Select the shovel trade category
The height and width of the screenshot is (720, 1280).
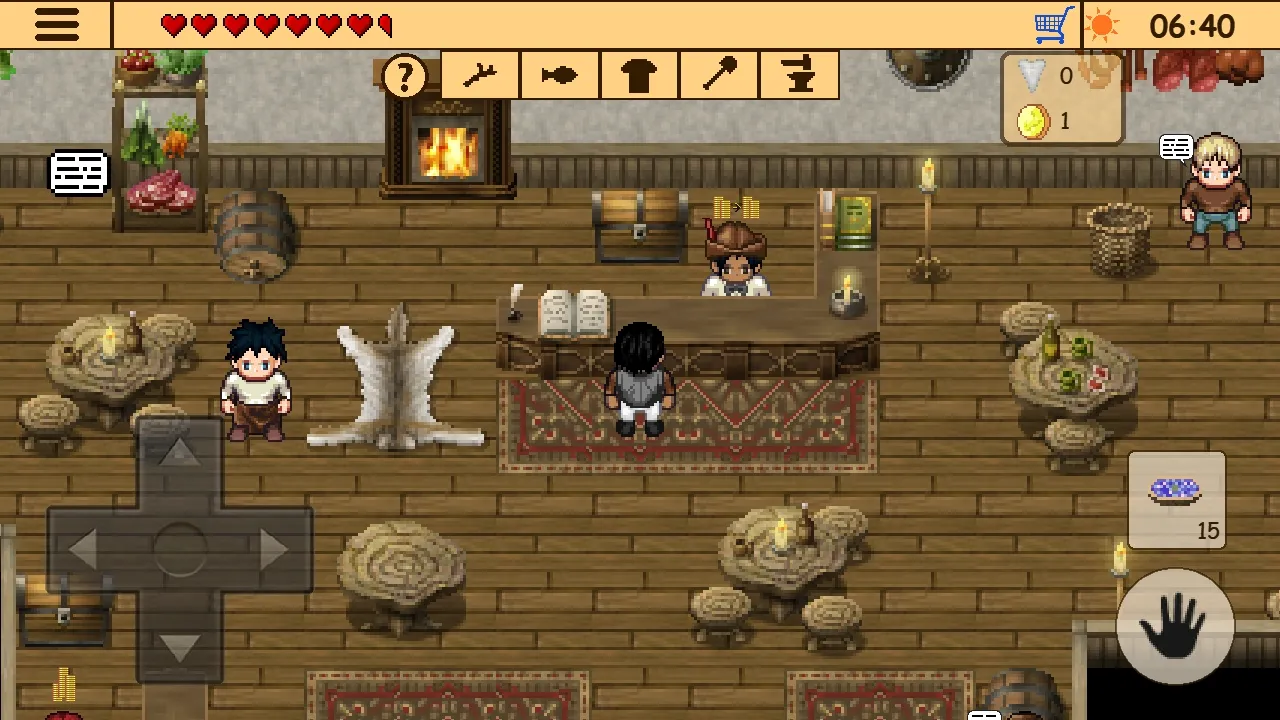pos(719,75)
